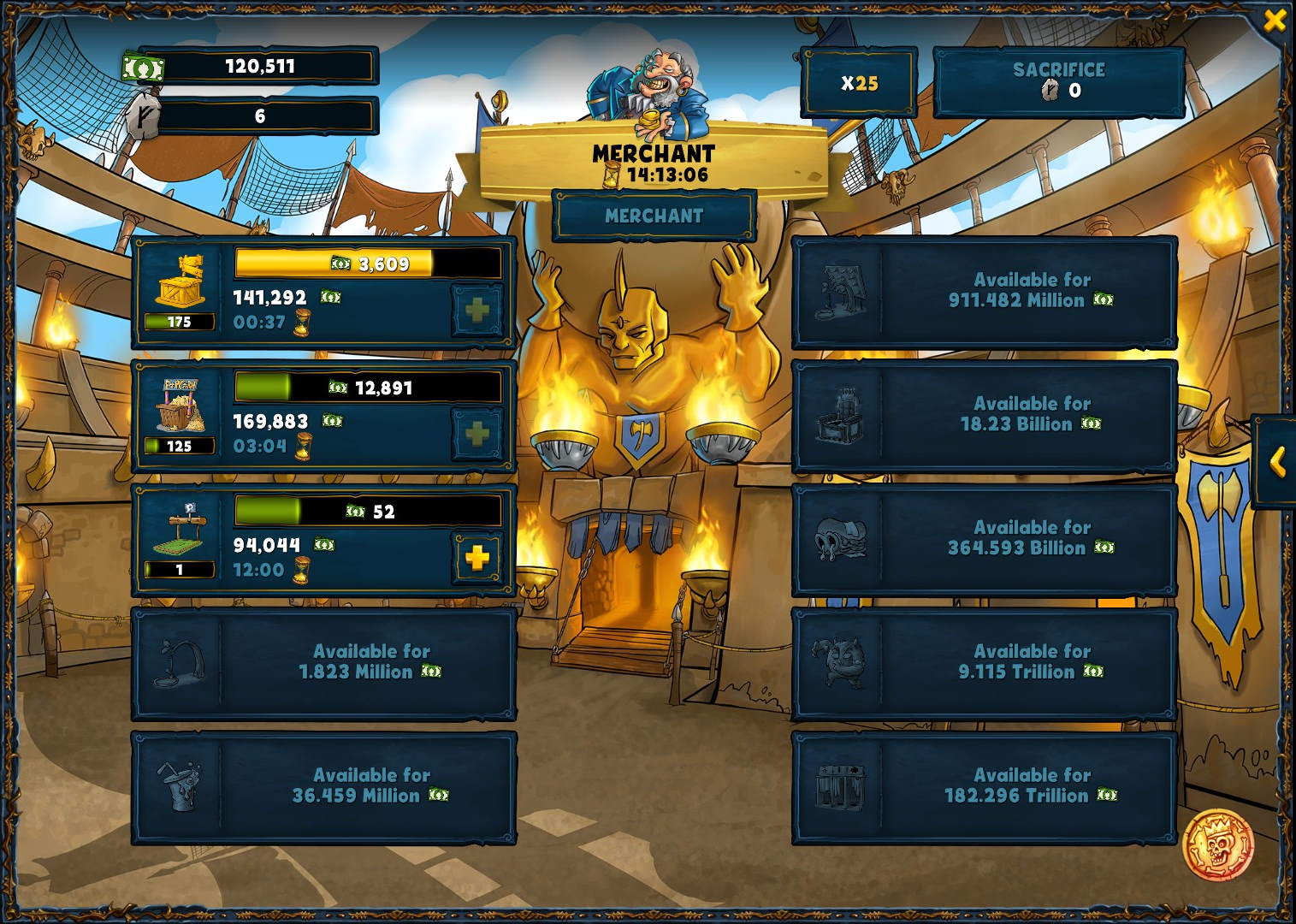Click the green progress bar showing 12,891
Screen dimensions: 1296x924
tap(368, 388)
